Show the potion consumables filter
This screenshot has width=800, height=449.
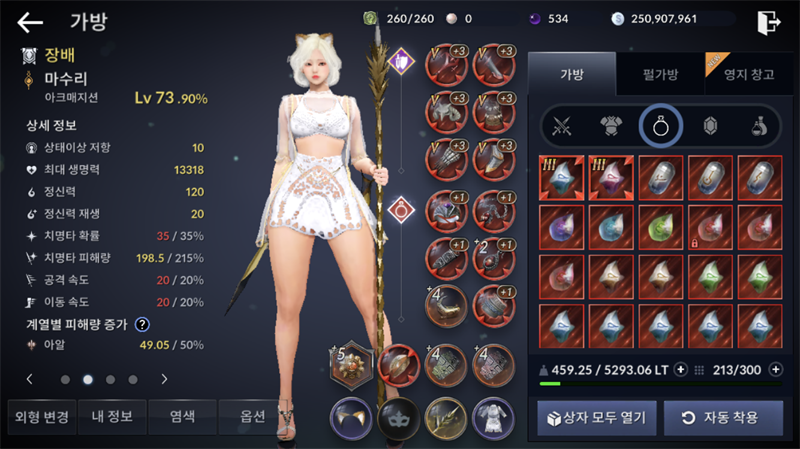pyautogui.click(x=760, y=126)
